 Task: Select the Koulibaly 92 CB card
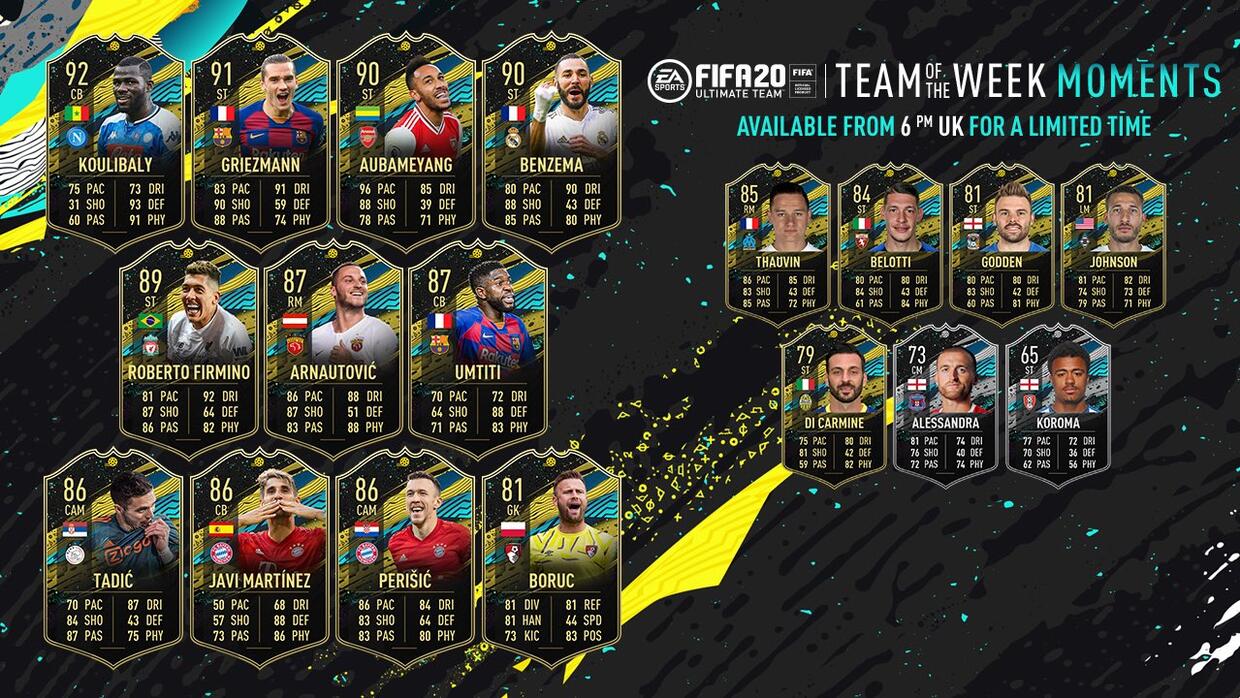click(x=115, y=140)
